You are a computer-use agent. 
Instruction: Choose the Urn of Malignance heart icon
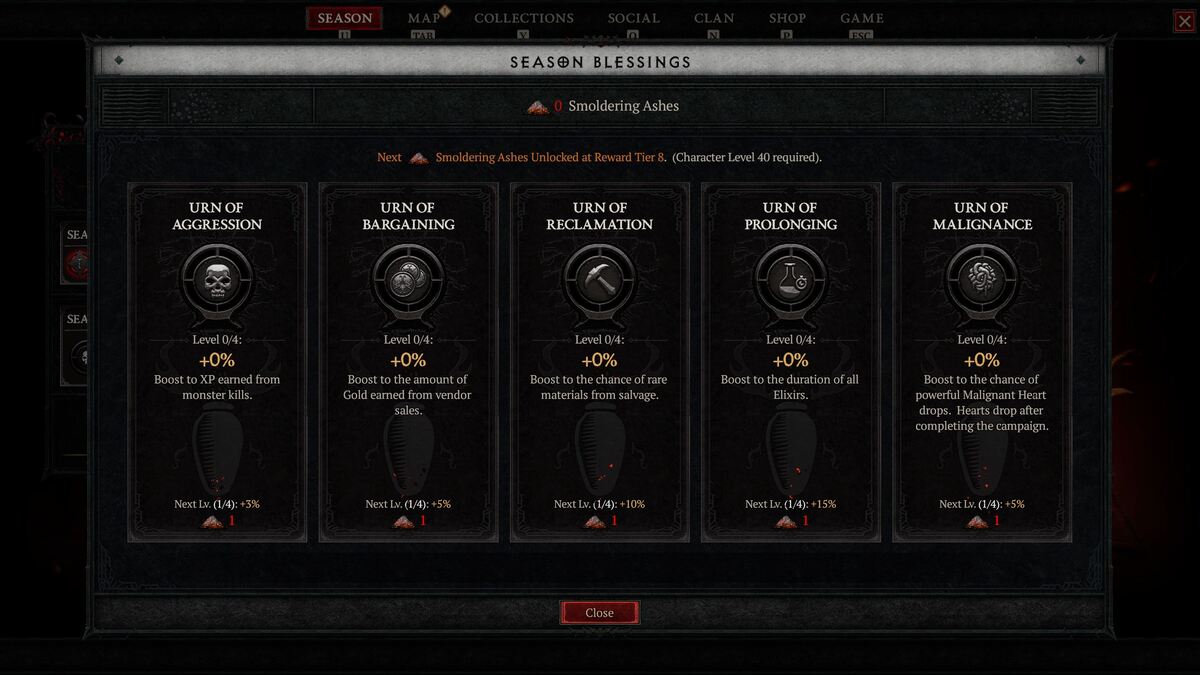(981, 279)
